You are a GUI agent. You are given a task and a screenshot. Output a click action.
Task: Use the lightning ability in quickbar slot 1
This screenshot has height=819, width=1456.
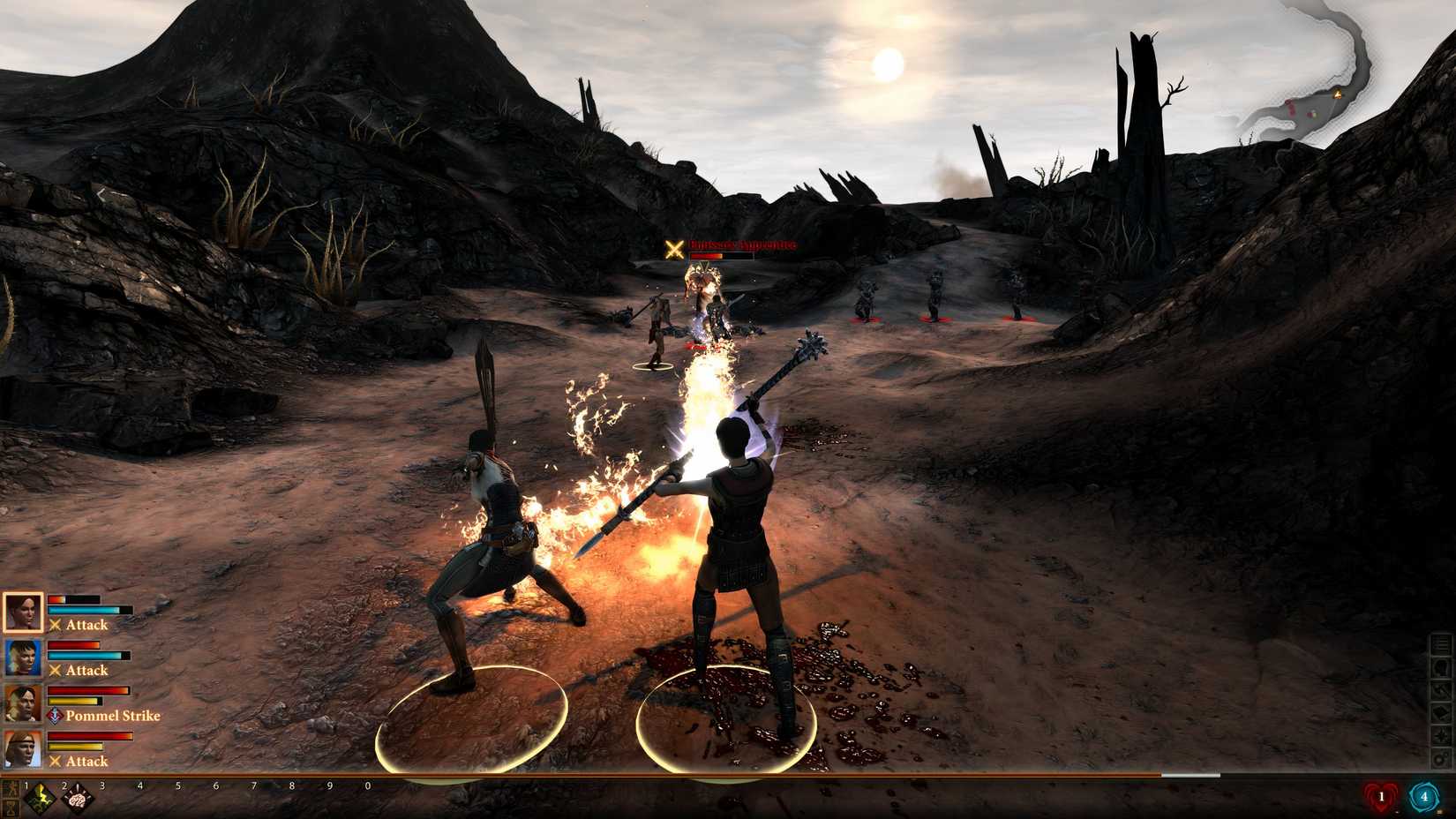tap(41, 798)
